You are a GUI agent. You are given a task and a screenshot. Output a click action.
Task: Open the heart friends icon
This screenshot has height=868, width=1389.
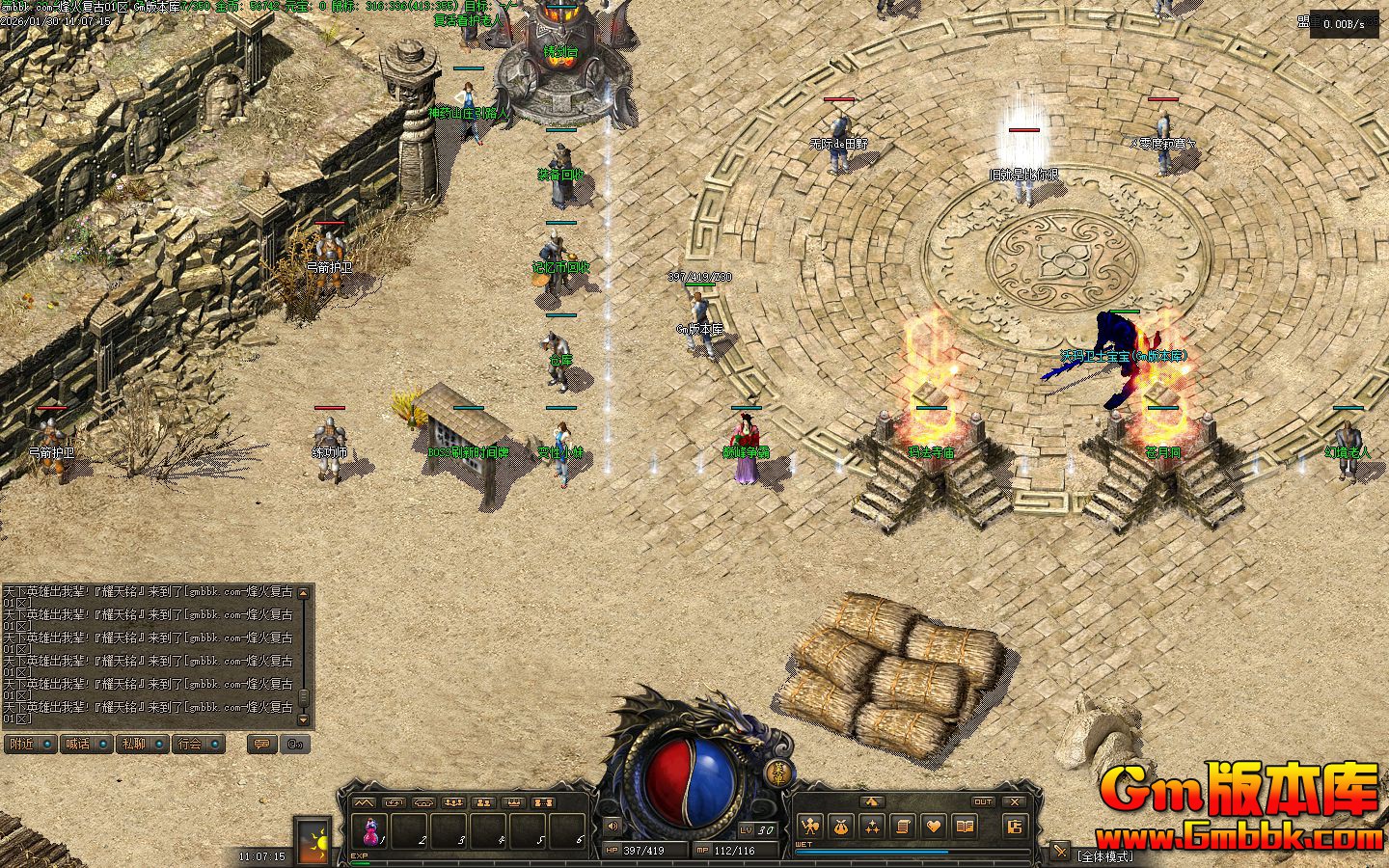934,826
